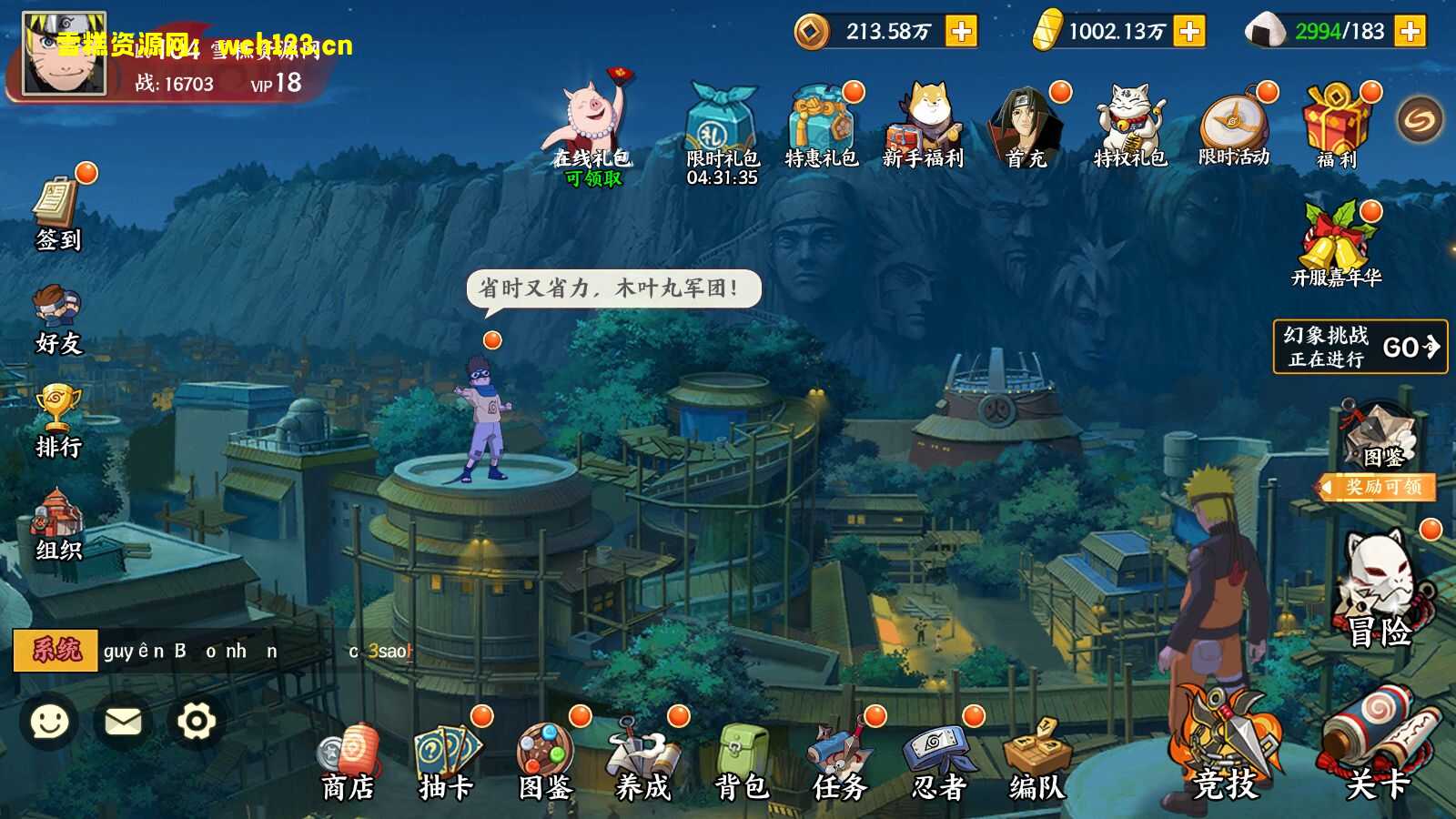This screenshot has width=1456, height=819.
Task: Claim the 在线礼包 online gift pig
Action: [592, 127]
